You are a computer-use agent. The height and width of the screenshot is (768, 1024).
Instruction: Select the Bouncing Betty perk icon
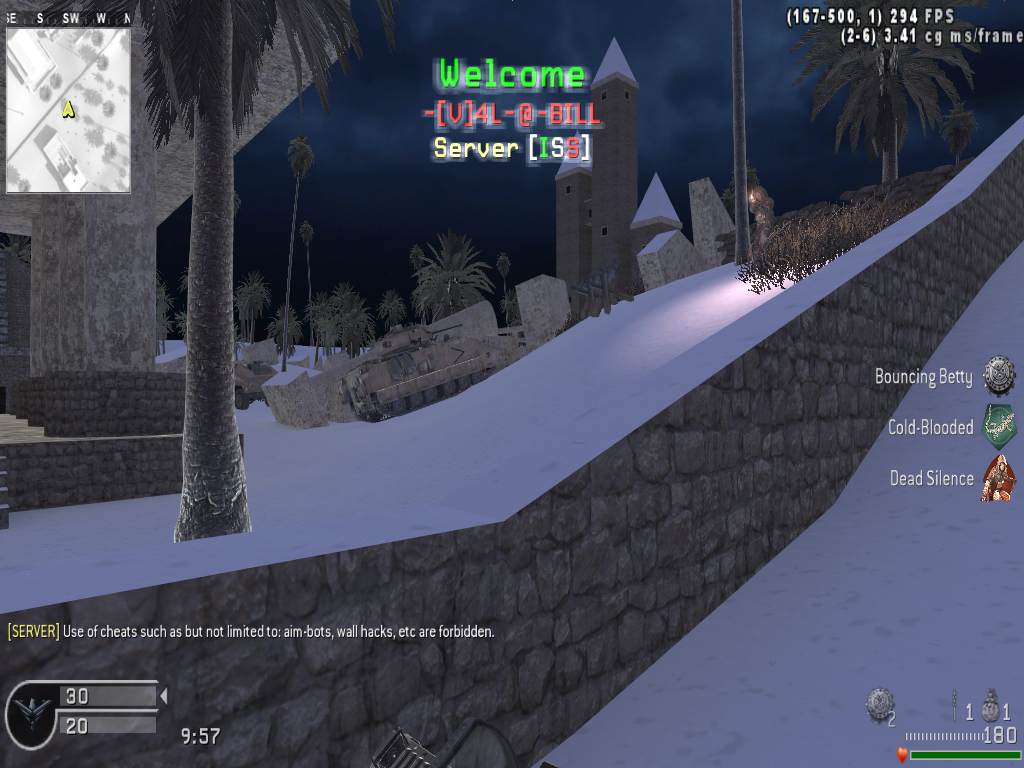point(998,376)
